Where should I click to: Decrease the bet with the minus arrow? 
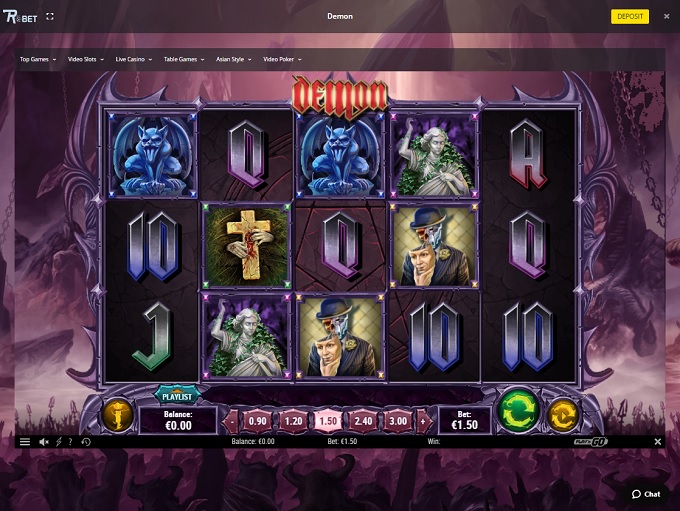229,421
